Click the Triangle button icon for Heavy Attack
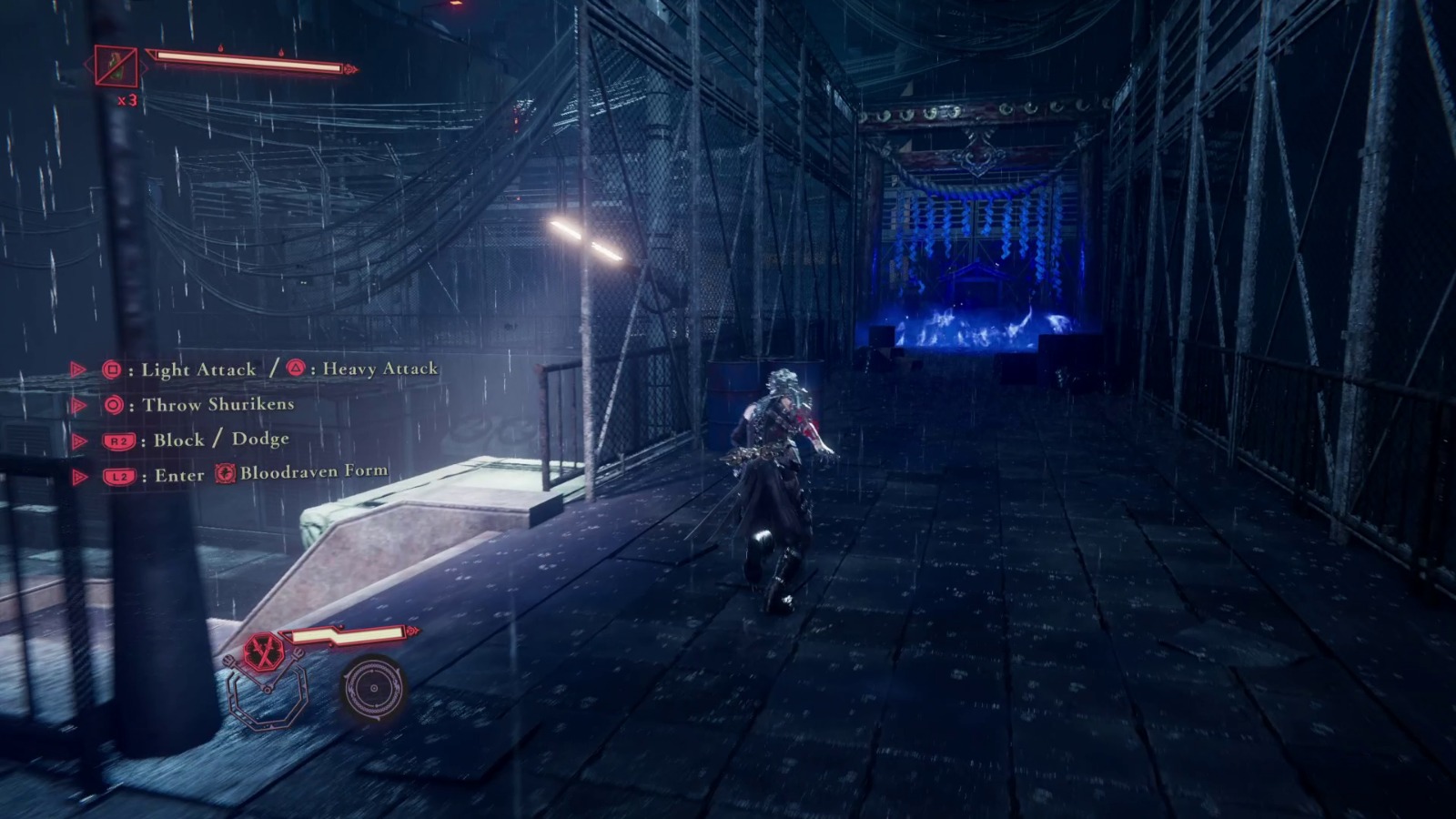Viewport: 1456px width, 819px height. (x=296, y=369)
